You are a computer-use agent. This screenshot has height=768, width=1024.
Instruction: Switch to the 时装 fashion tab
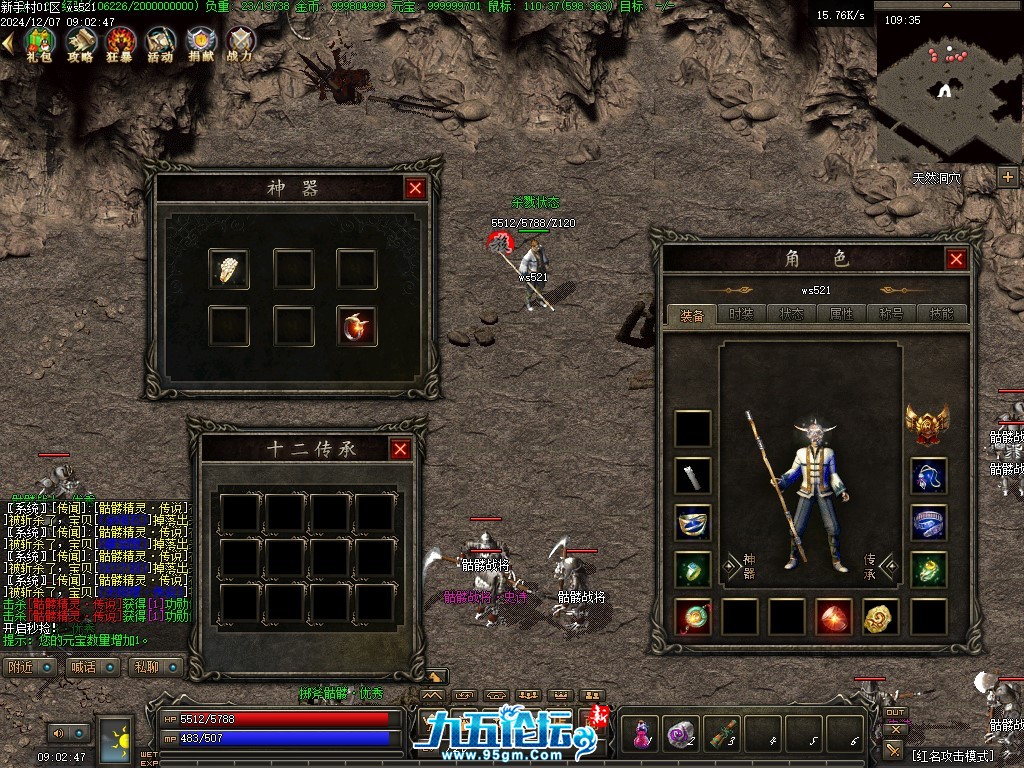click(x=741, y=314)
